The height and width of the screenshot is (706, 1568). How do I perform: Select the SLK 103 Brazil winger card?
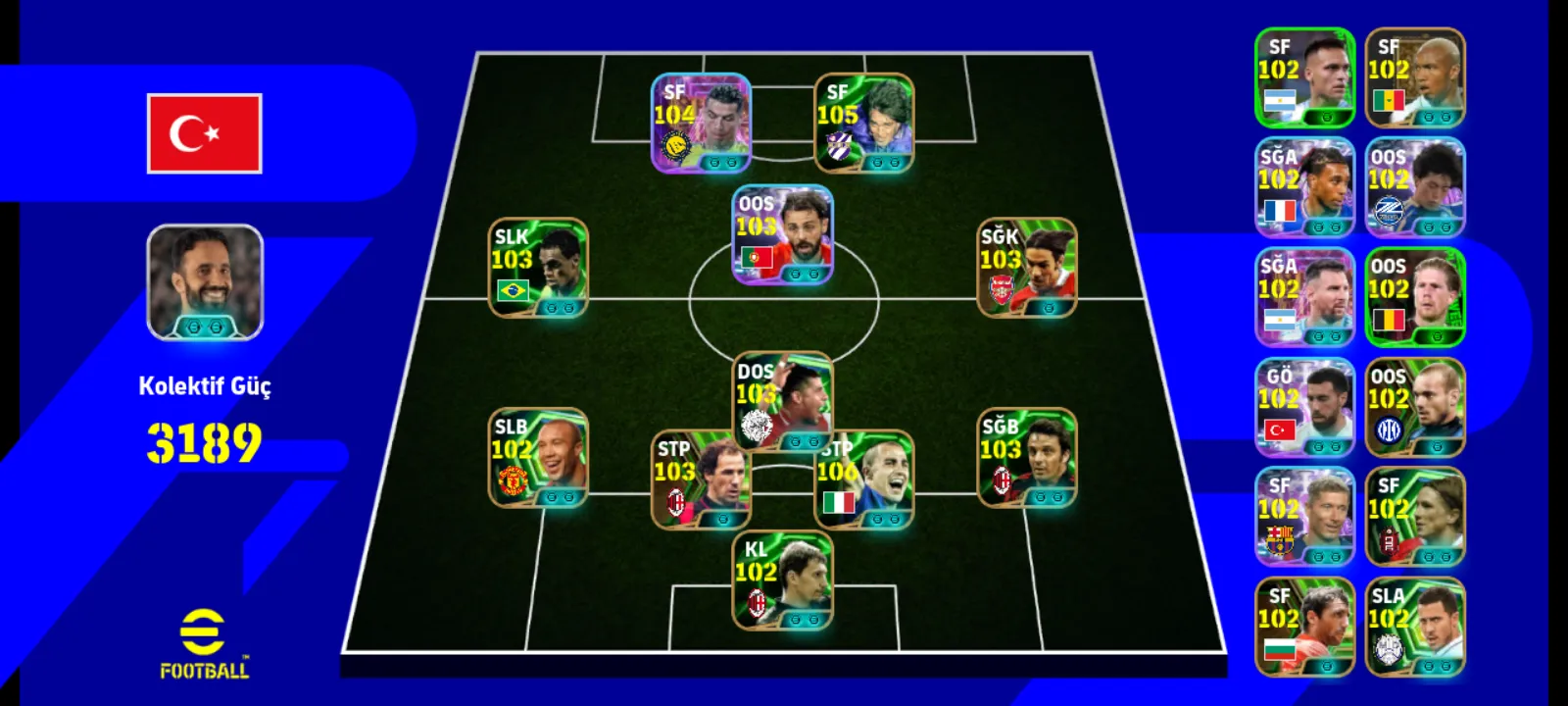pos(538,268)
